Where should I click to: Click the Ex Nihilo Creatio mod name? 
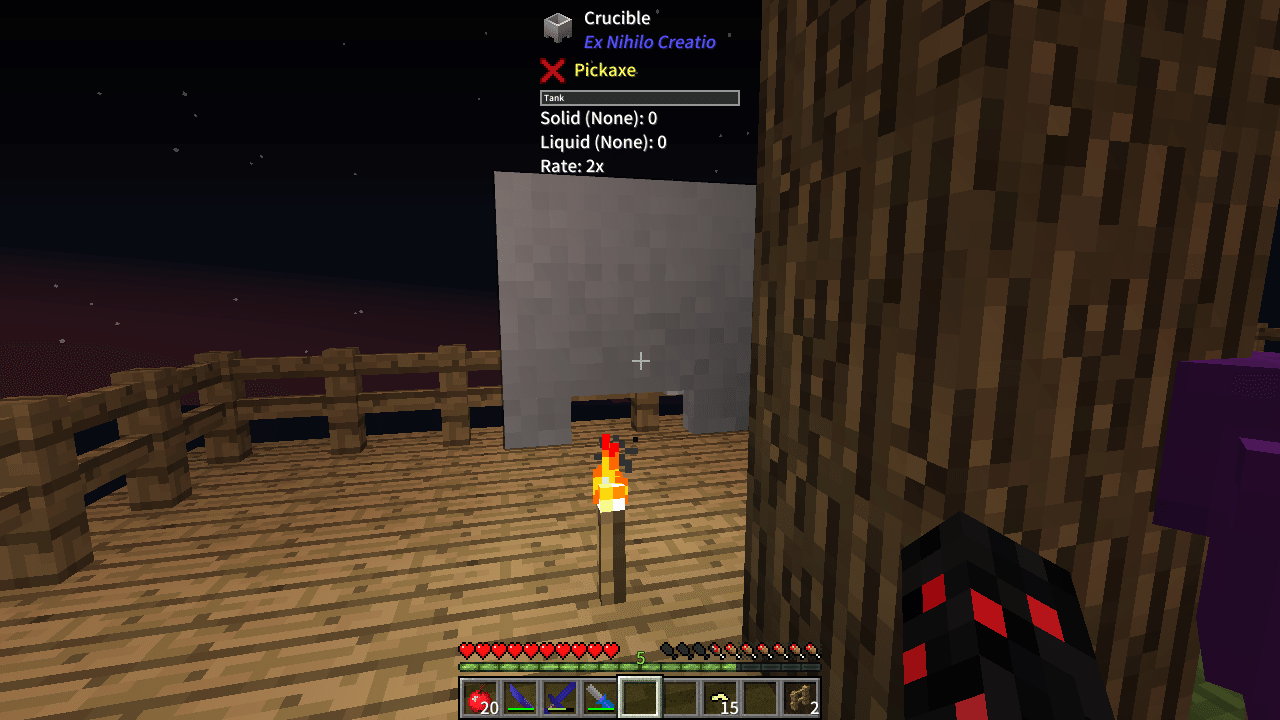(650, 42)
